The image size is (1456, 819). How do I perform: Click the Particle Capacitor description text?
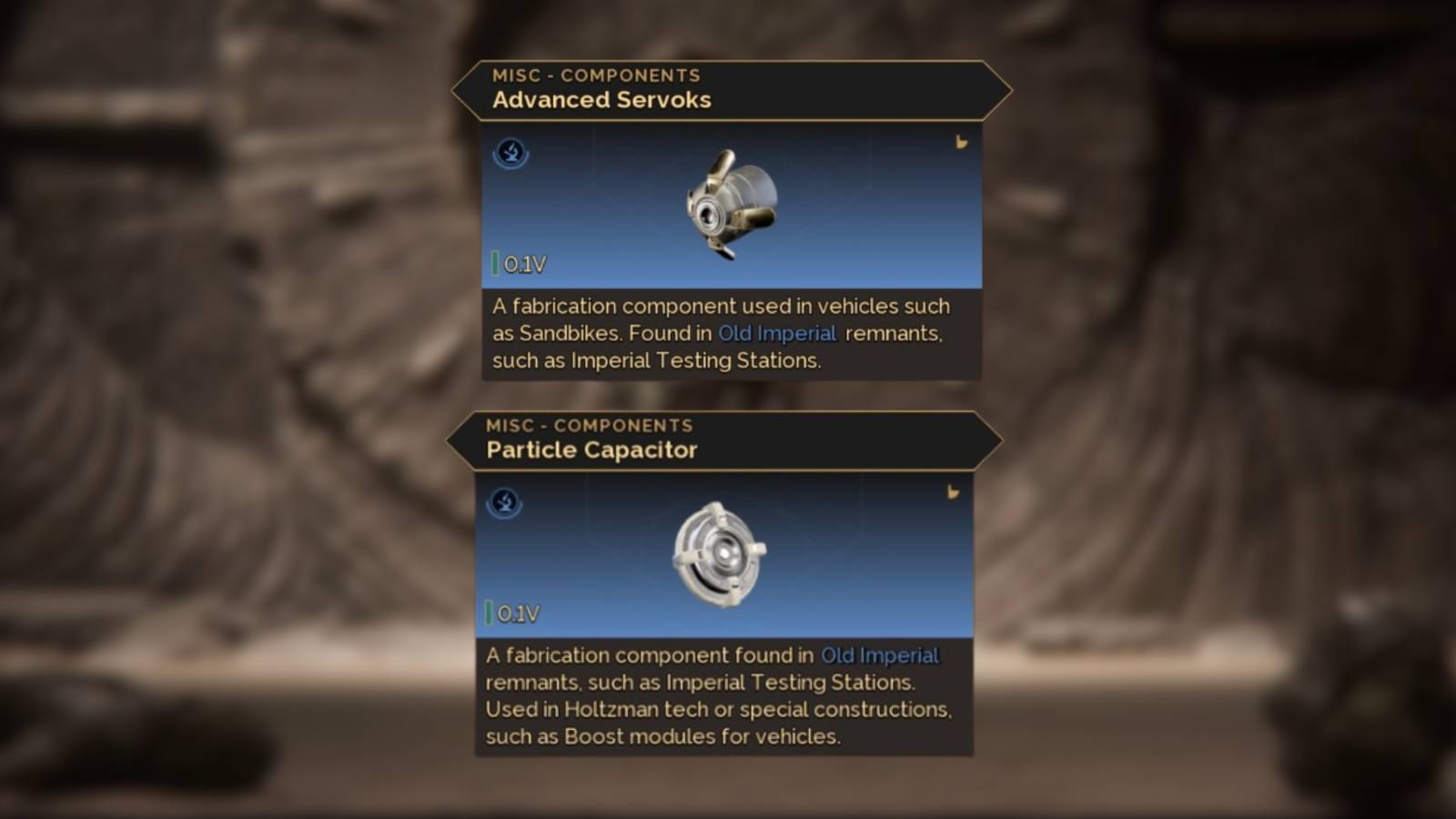[719, 696]
